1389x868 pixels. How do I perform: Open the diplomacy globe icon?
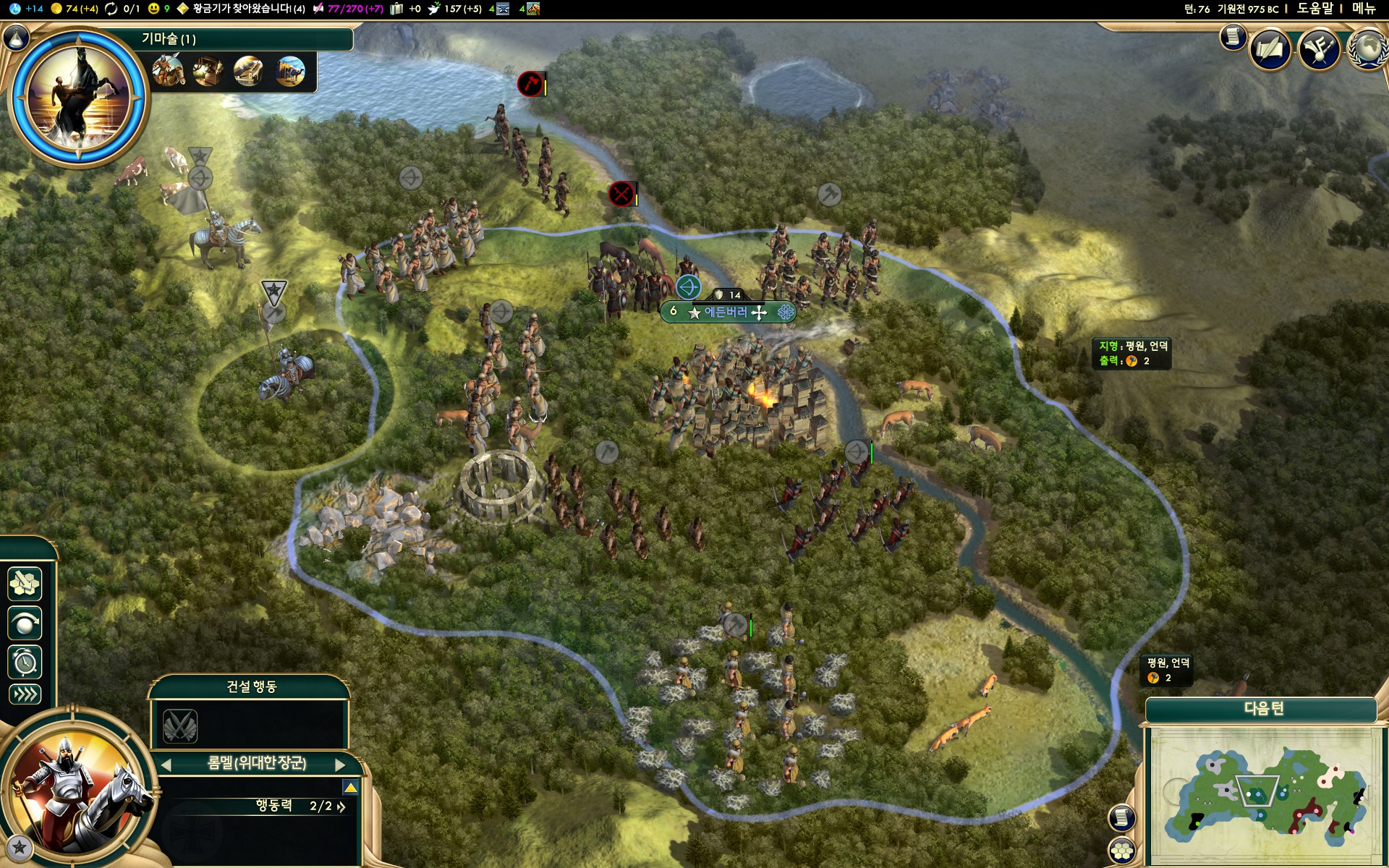tap(1367, 49)
